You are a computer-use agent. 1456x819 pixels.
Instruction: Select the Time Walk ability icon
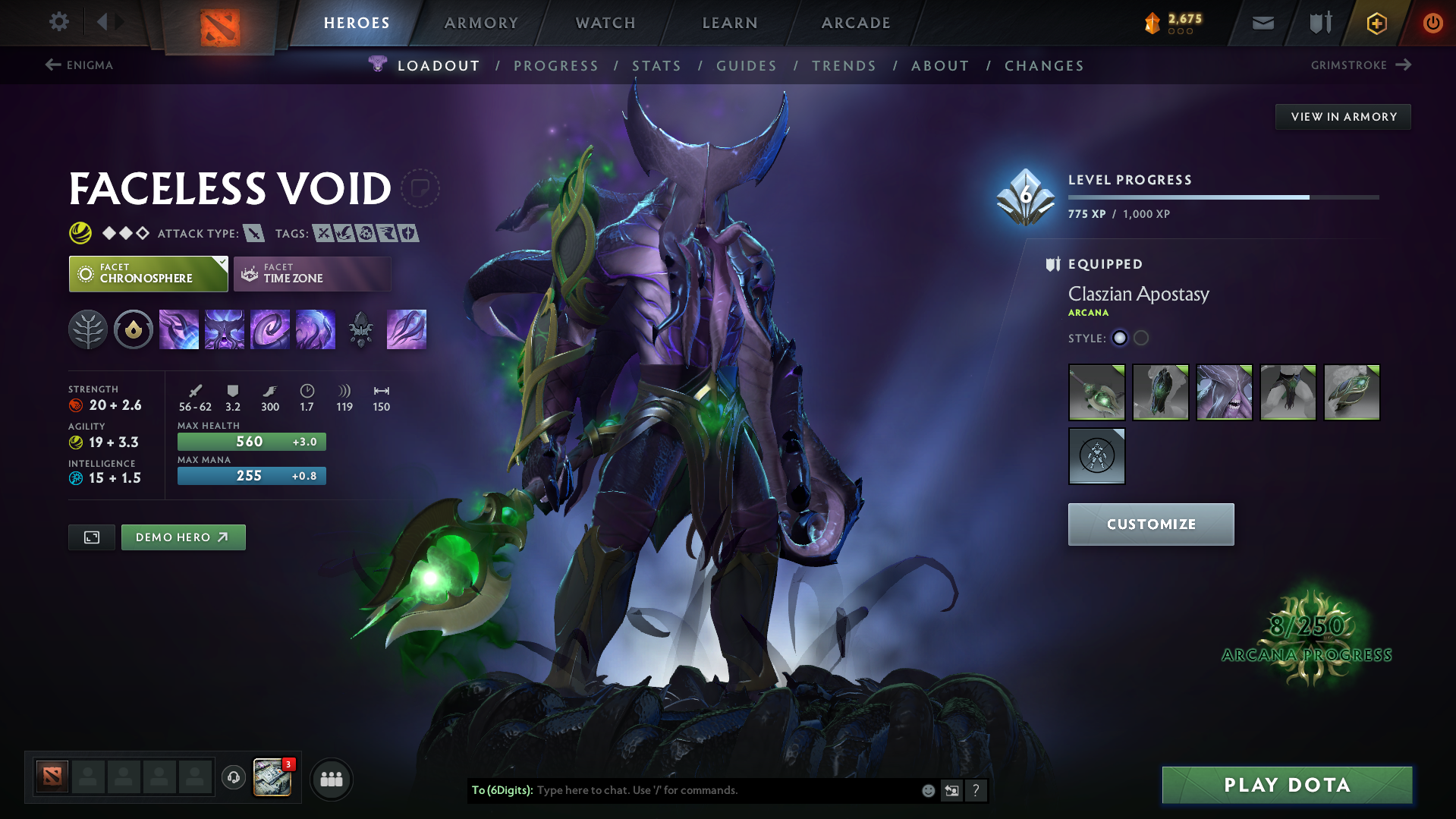pyautogui.click(x=179, y=329)
